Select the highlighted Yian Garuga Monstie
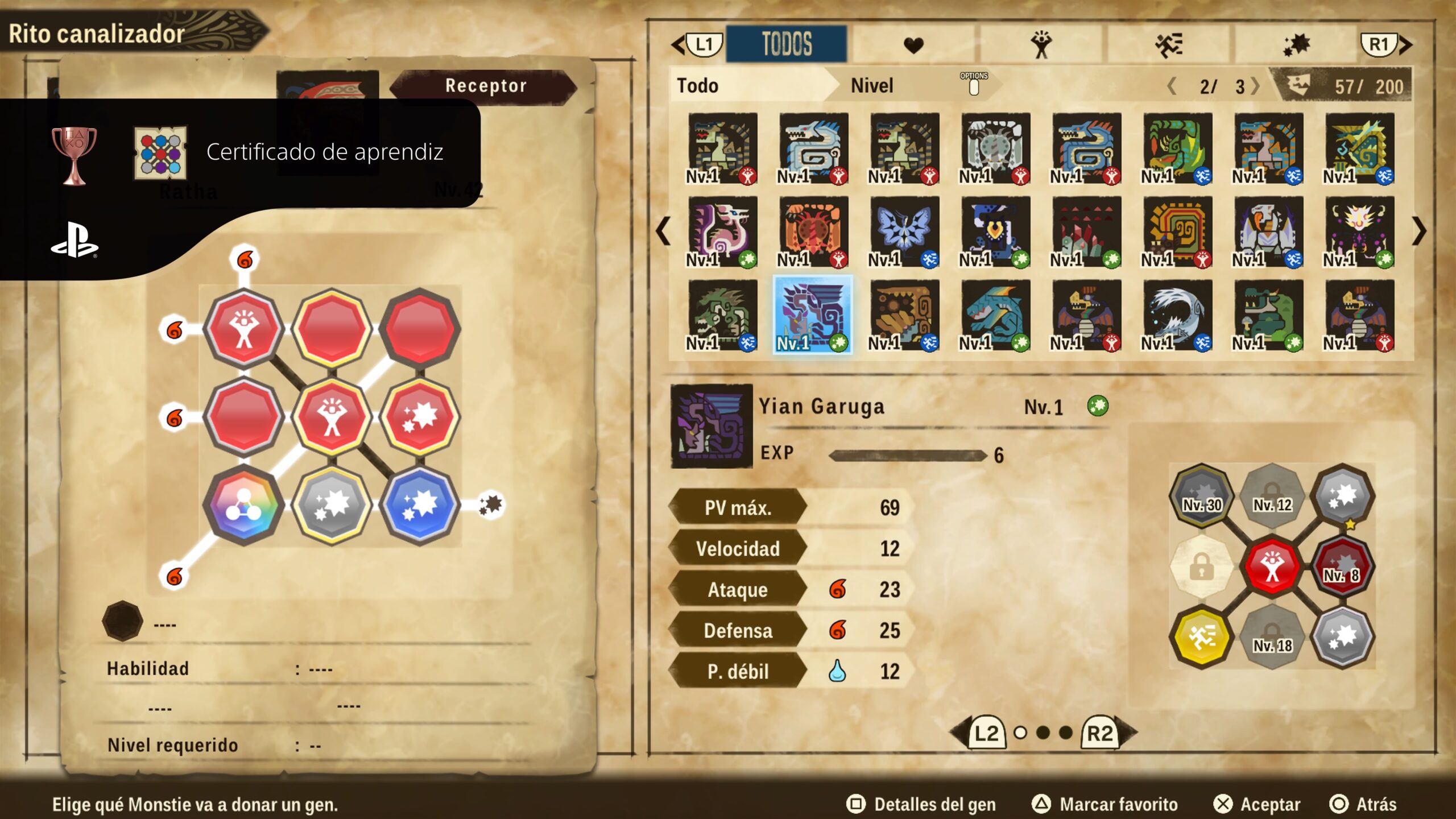This screenshot has width=1456, height=819. [813, 315]
